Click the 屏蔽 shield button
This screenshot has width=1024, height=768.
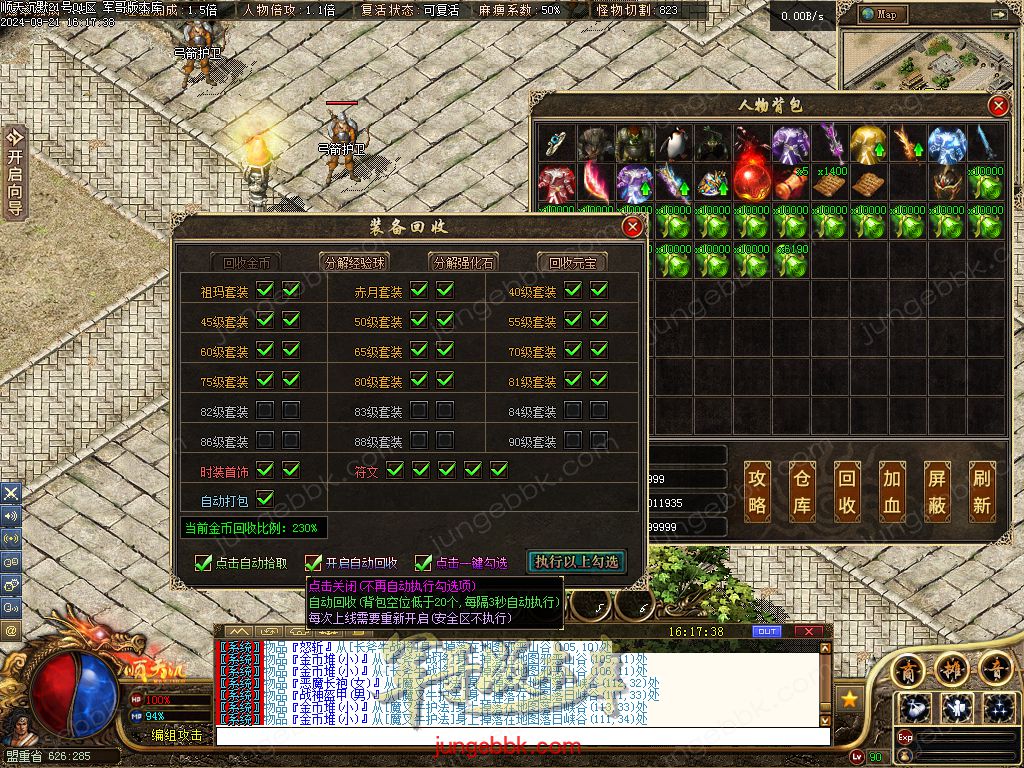pyautogui.click(x=937, y=491)
